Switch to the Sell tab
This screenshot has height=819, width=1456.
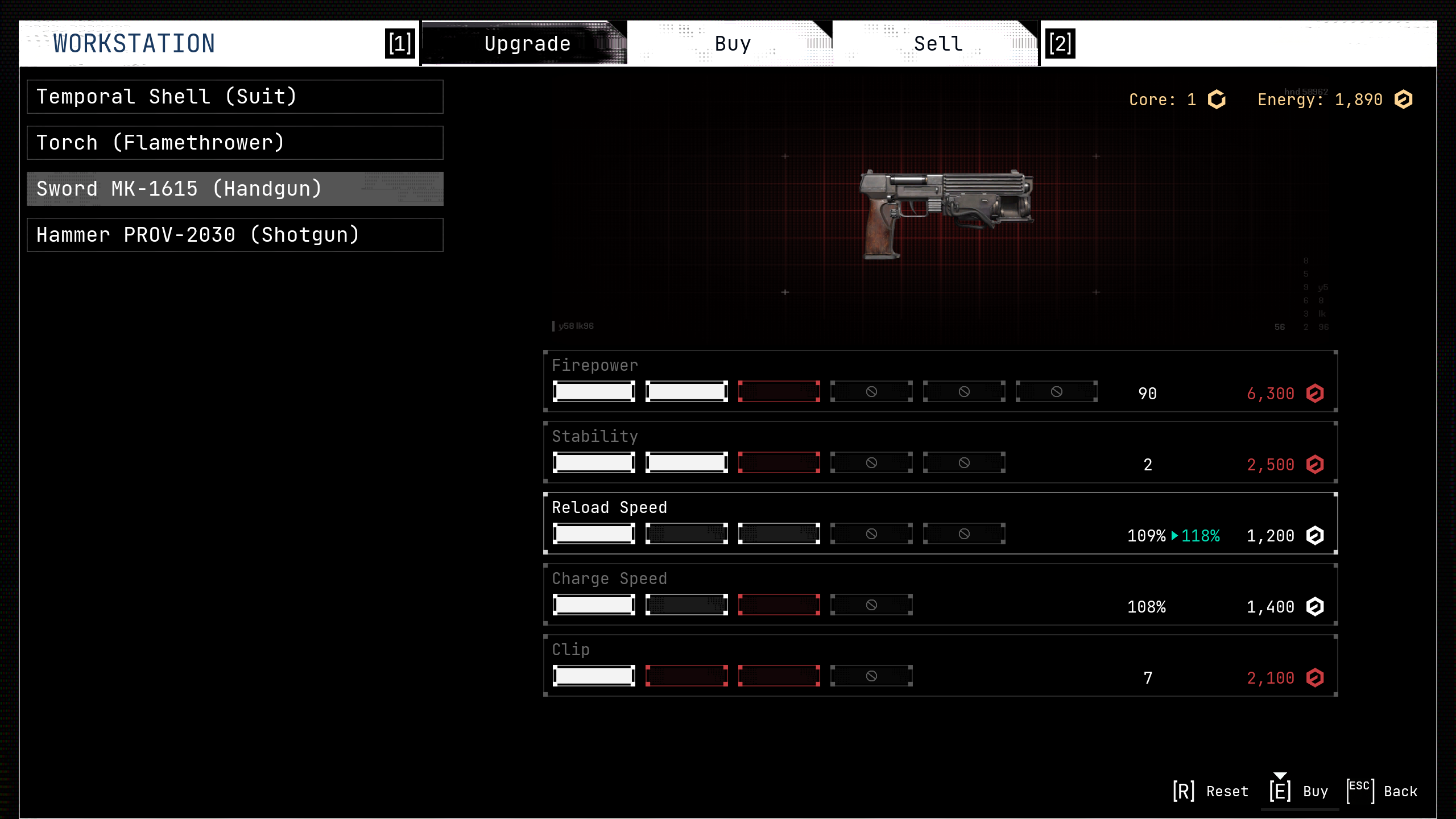[938, 44]
